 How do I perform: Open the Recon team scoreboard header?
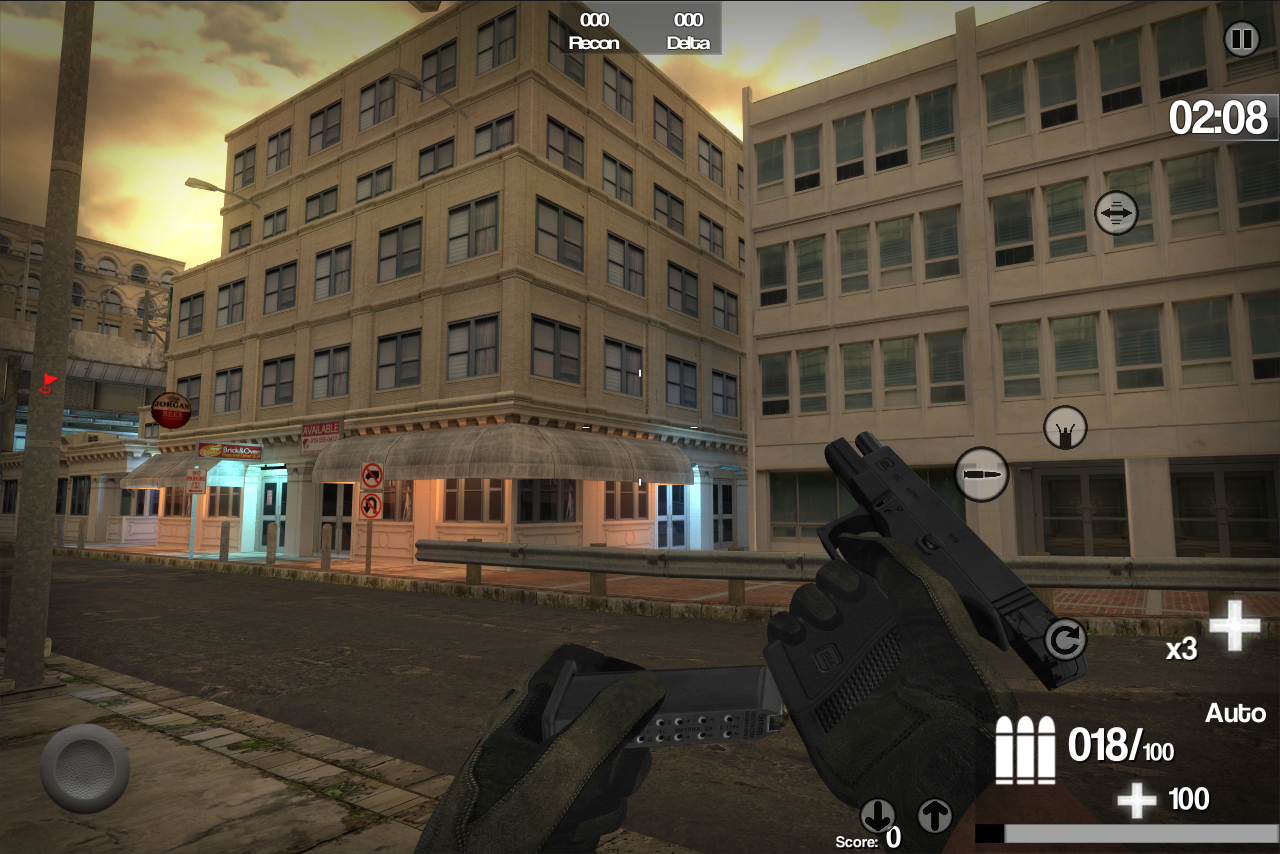click(x=594, y=32)
